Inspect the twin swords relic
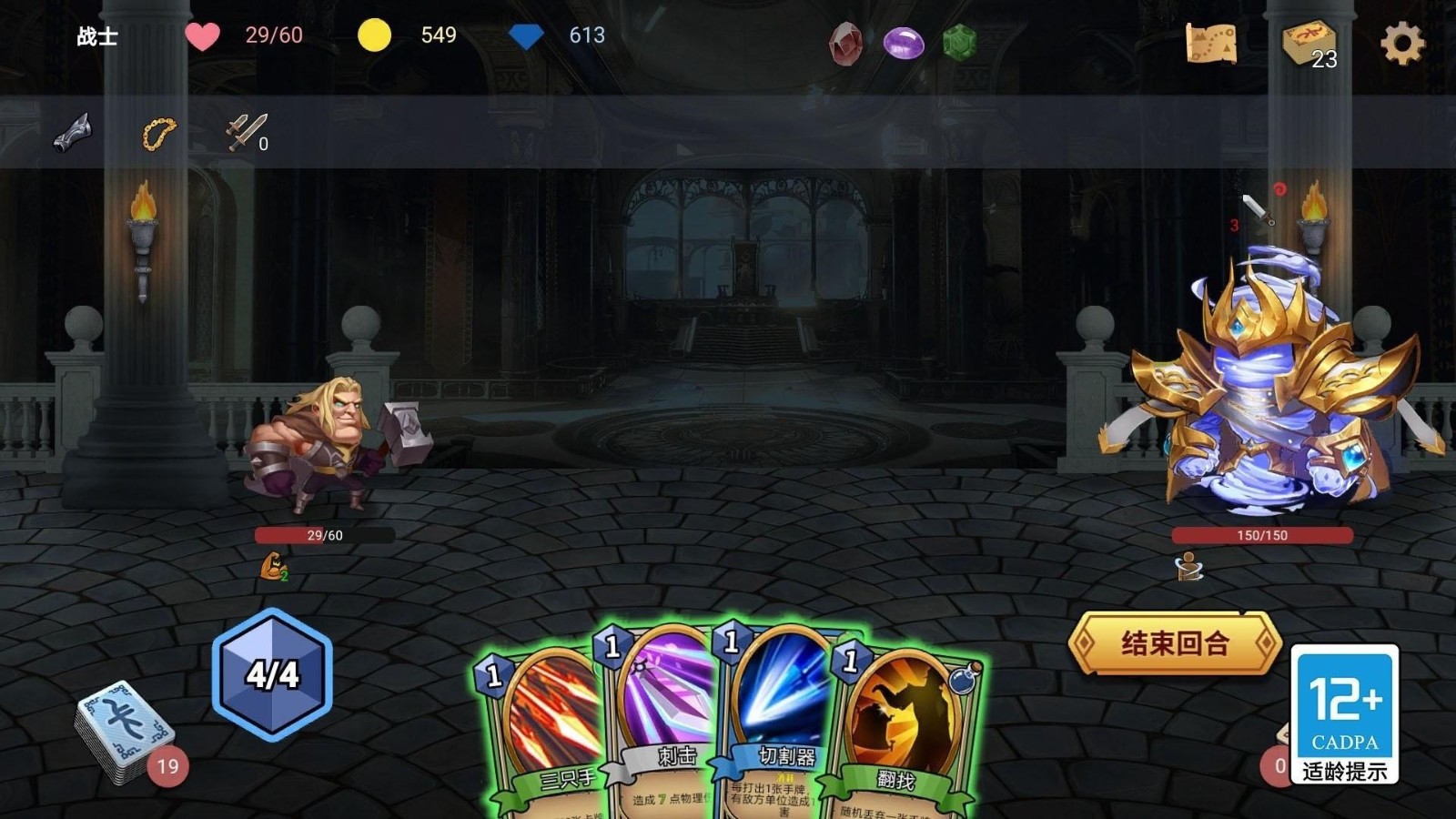The image size is (1456, 819). pos(246,132)
